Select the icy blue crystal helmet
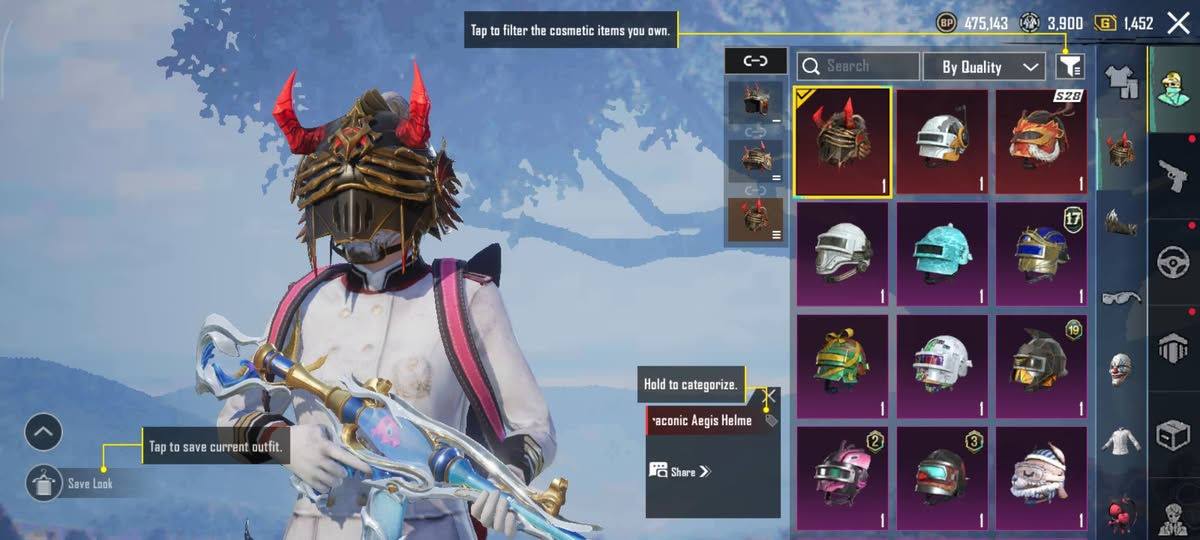1200x540 pixels. coord(941,254)
